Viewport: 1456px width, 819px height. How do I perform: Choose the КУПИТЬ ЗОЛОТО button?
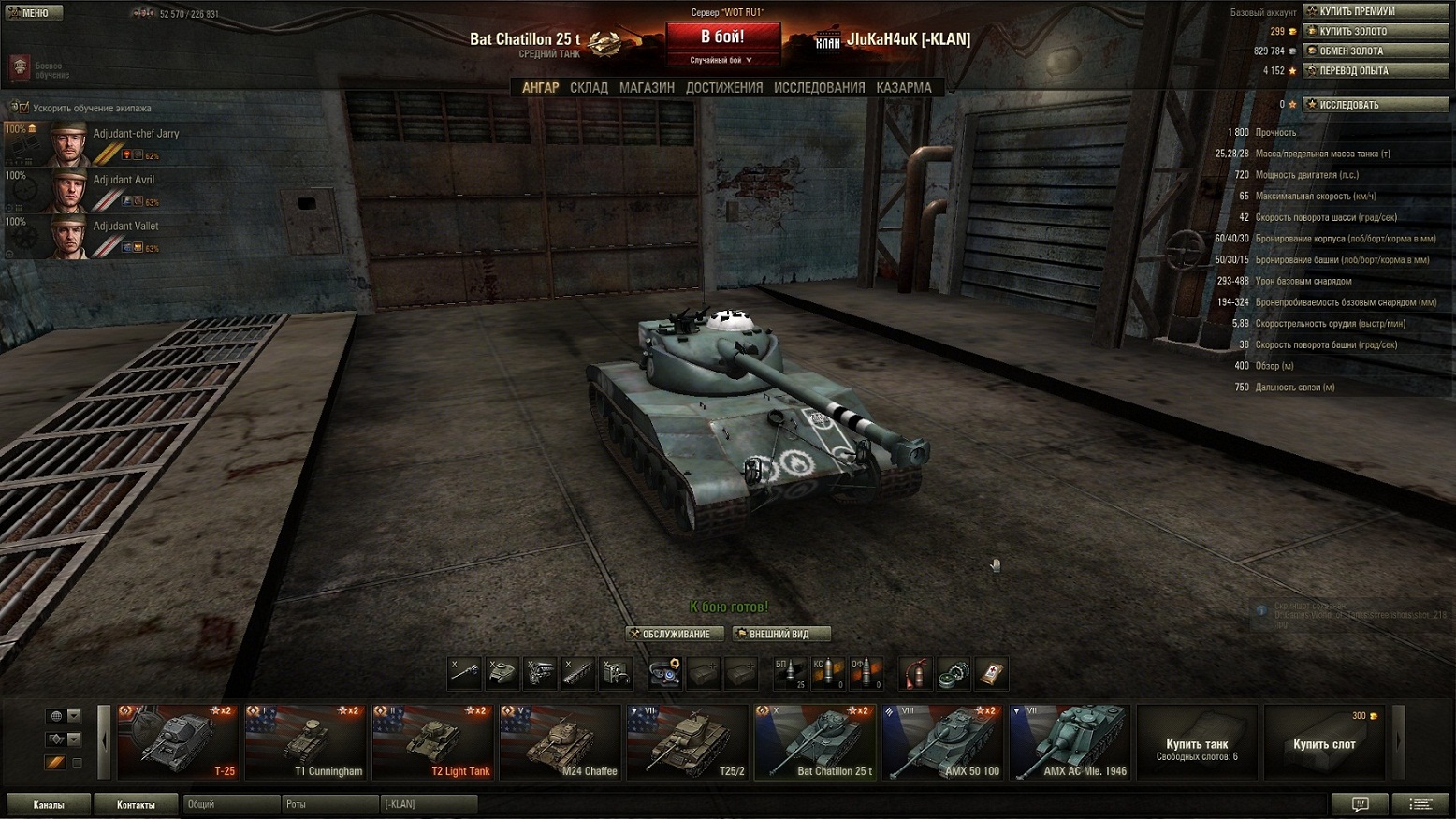(x=1376, y=31)
